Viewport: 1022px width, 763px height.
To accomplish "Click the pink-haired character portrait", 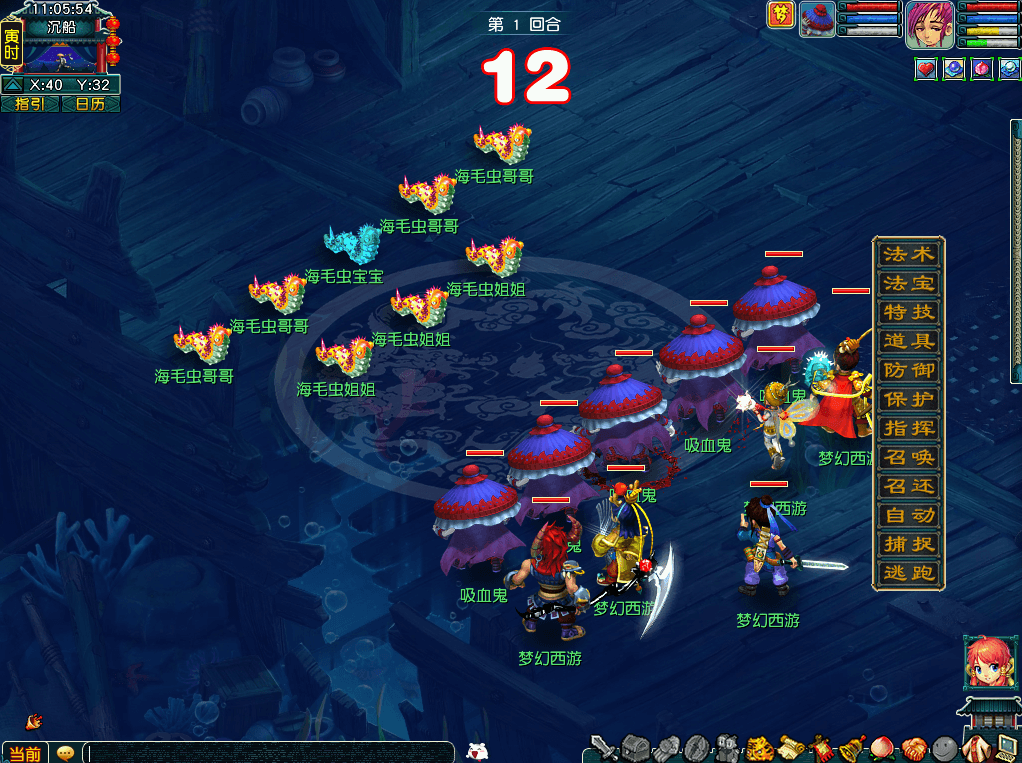I will pyautogui.click(x=929, y=24).
